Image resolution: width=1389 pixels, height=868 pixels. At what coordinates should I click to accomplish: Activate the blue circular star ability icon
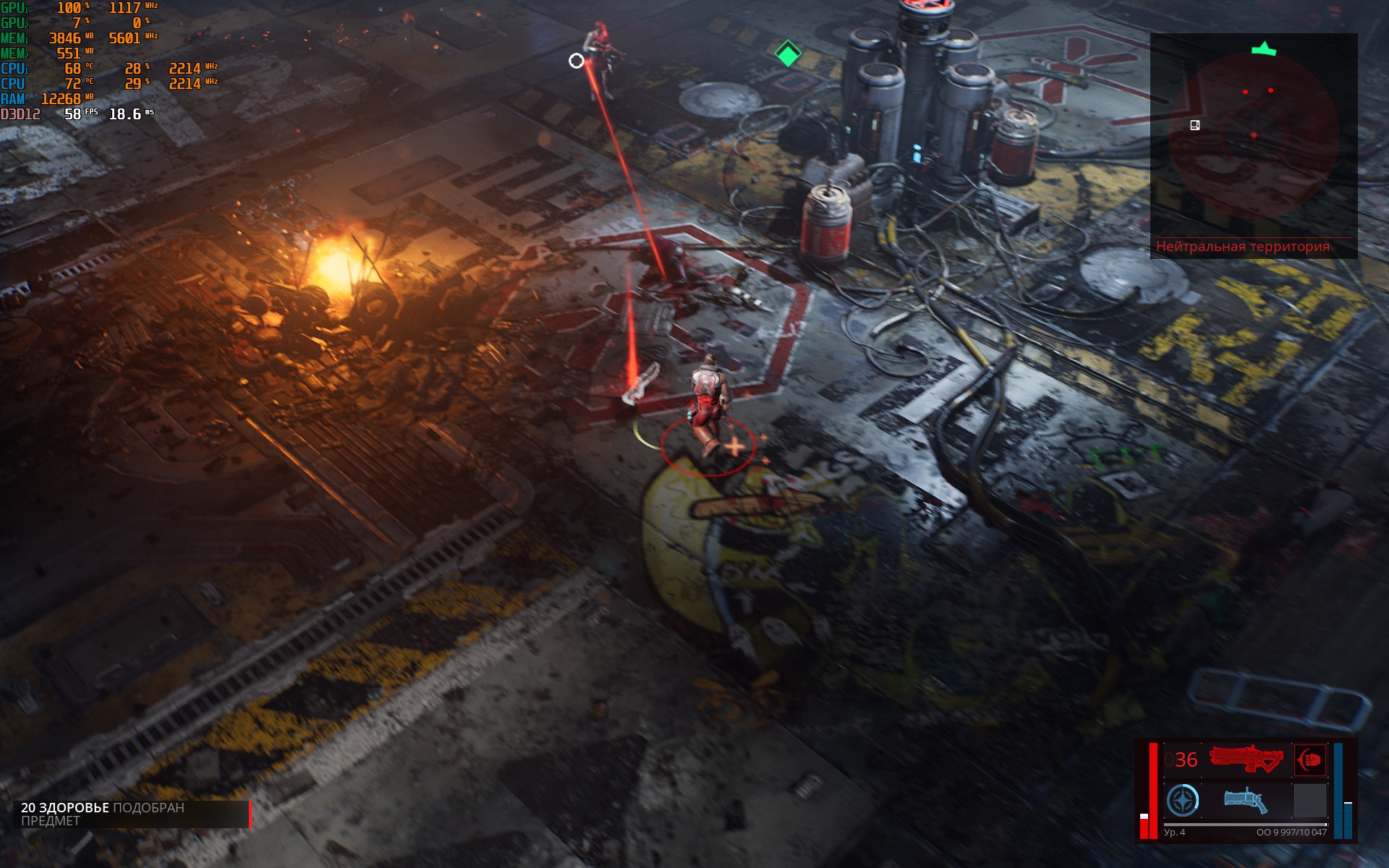(1183, 801)
